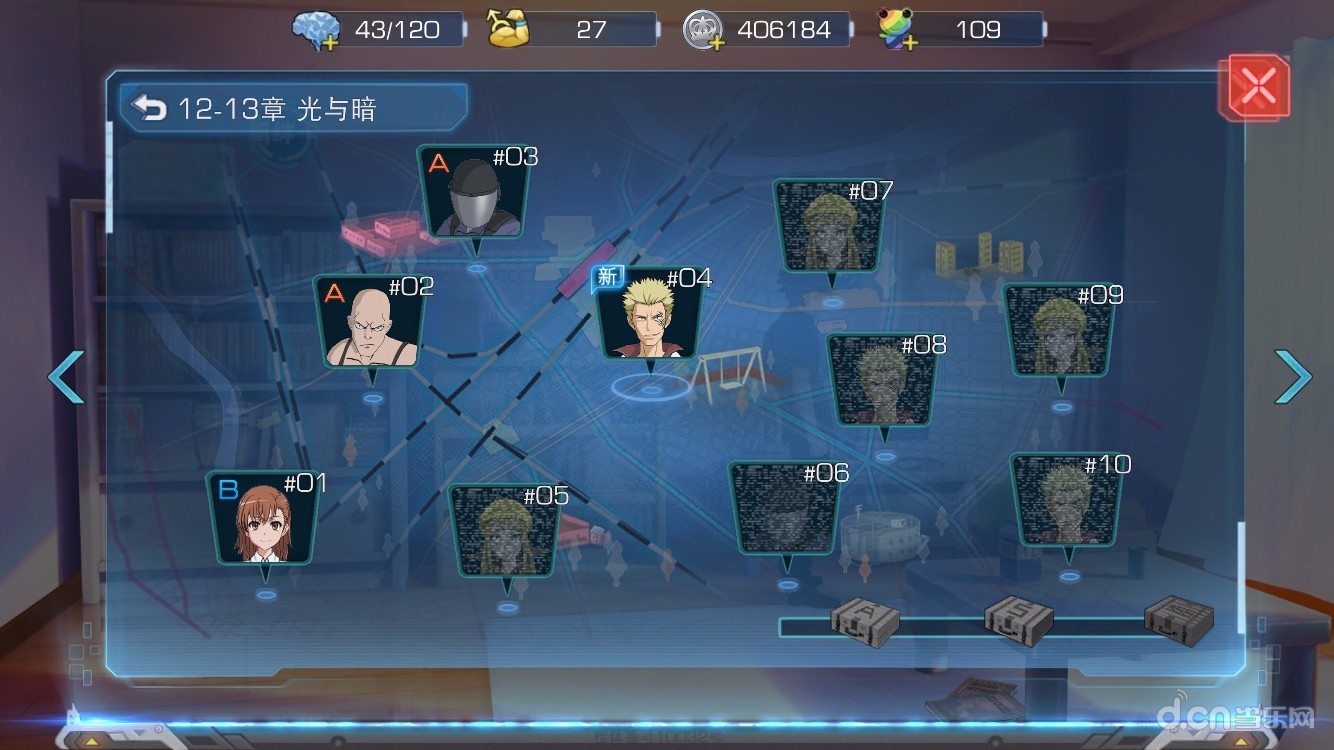Go back from chapter 12-13 光与暗
Viewport: 1334px width, 750px height.
click(150, 108)
